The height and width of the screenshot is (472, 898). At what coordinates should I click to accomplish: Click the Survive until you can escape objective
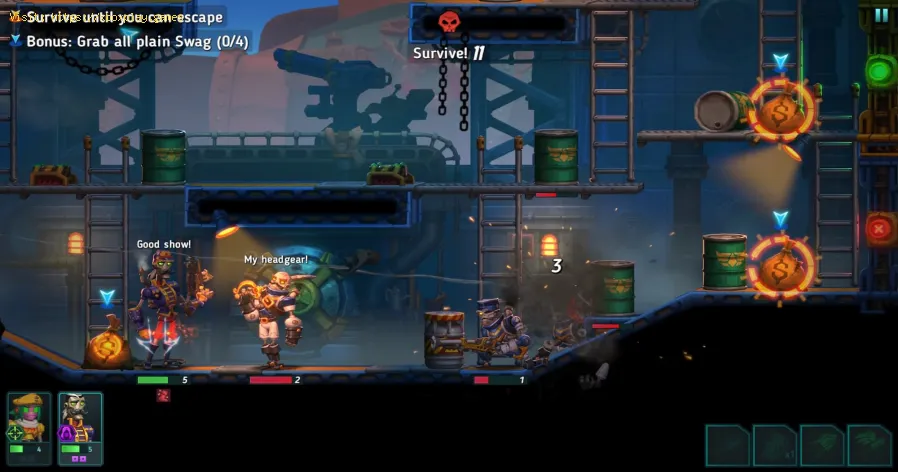(x=123, y=17)
